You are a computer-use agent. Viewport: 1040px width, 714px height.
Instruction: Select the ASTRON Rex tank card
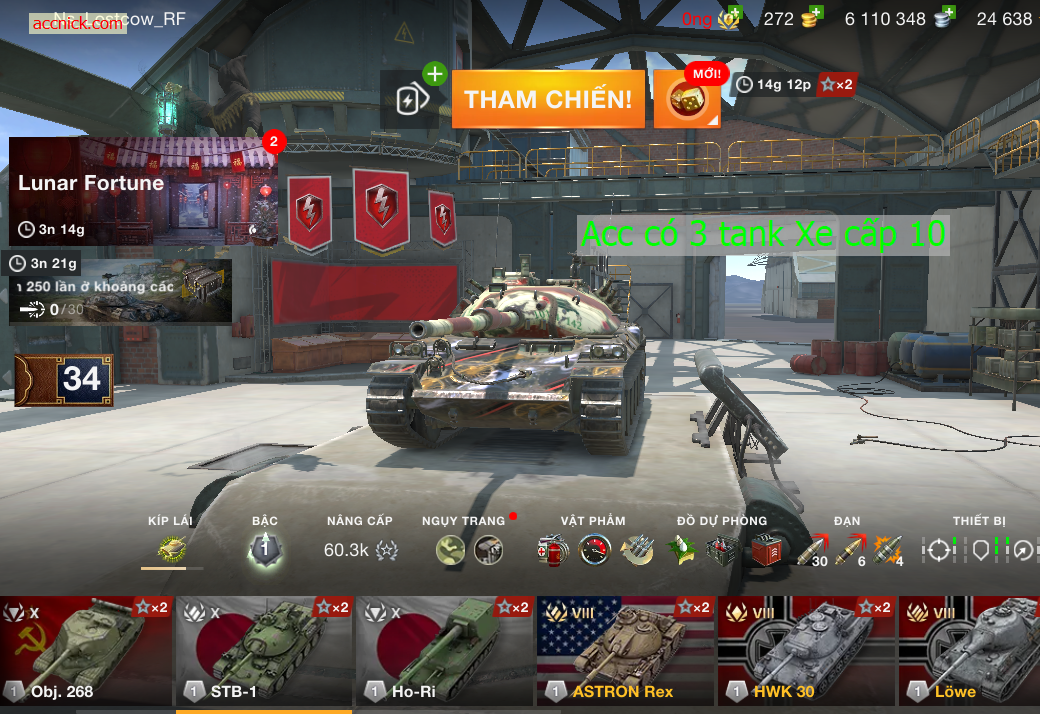625,651
